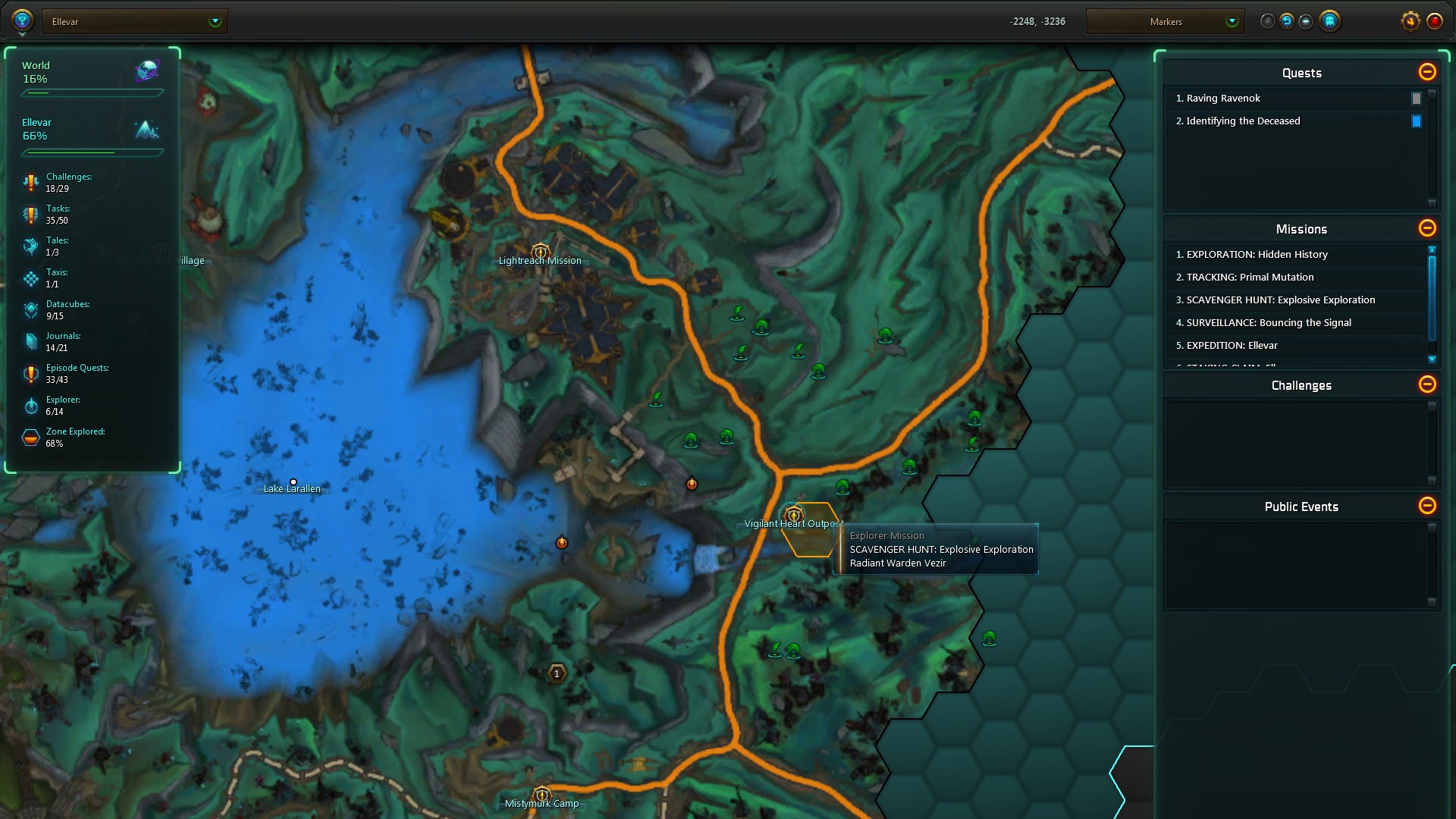Image resolution: width=1456 pixels, height=819 pixels.
Task: Click the Mistymurk Camp map marker
Action: tap(541, 795)
